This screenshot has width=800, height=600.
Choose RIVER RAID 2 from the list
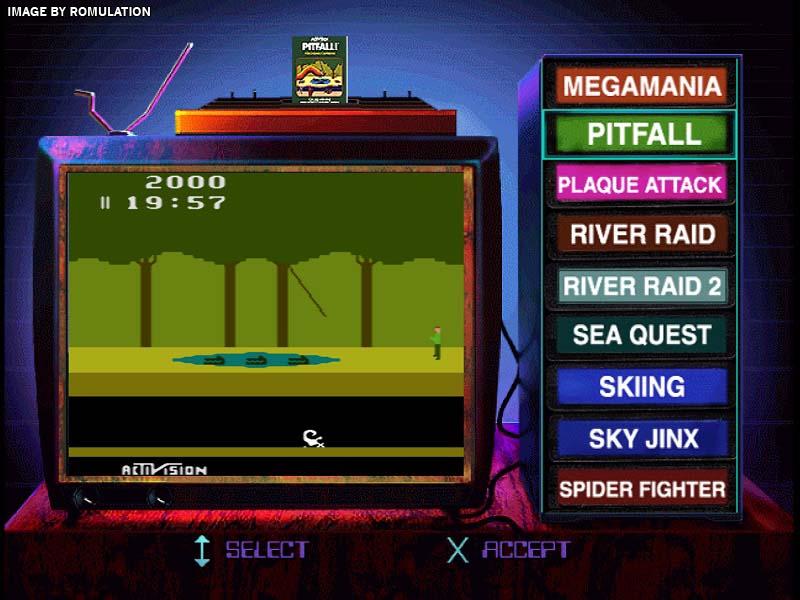(x=642, y=286)
